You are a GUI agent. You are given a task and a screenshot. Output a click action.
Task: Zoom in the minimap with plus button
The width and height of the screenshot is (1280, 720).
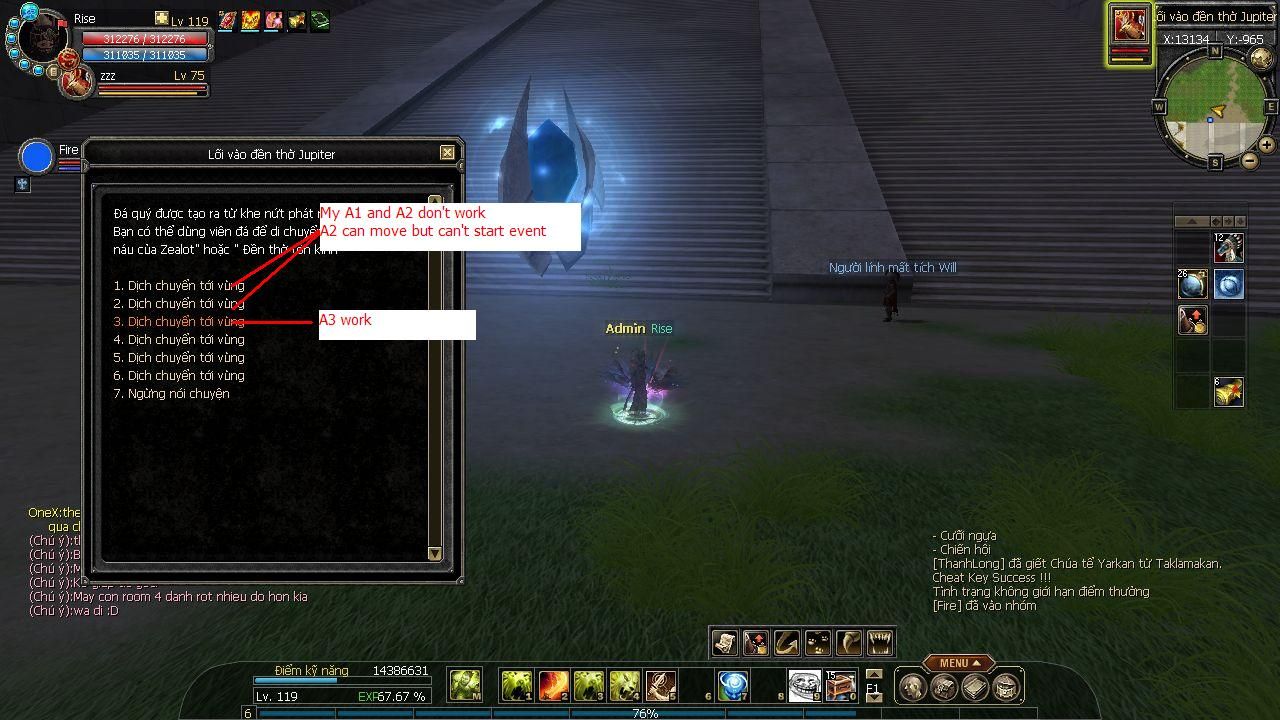1268,146
